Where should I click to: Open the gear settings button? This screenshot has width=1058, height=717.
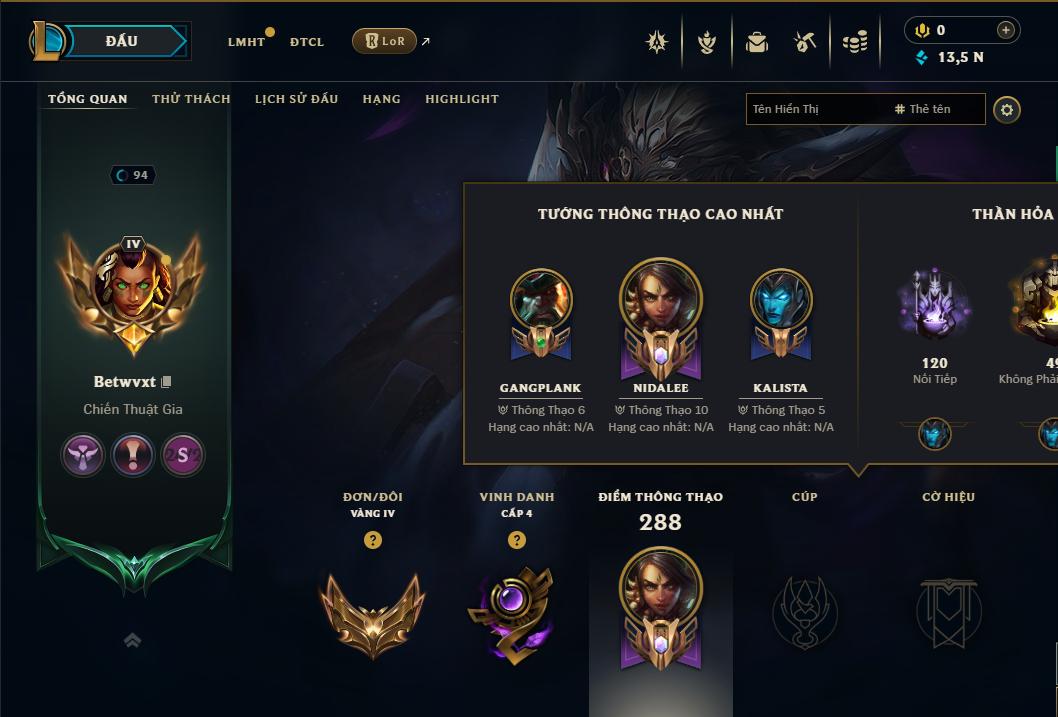tap(1007, 109)
